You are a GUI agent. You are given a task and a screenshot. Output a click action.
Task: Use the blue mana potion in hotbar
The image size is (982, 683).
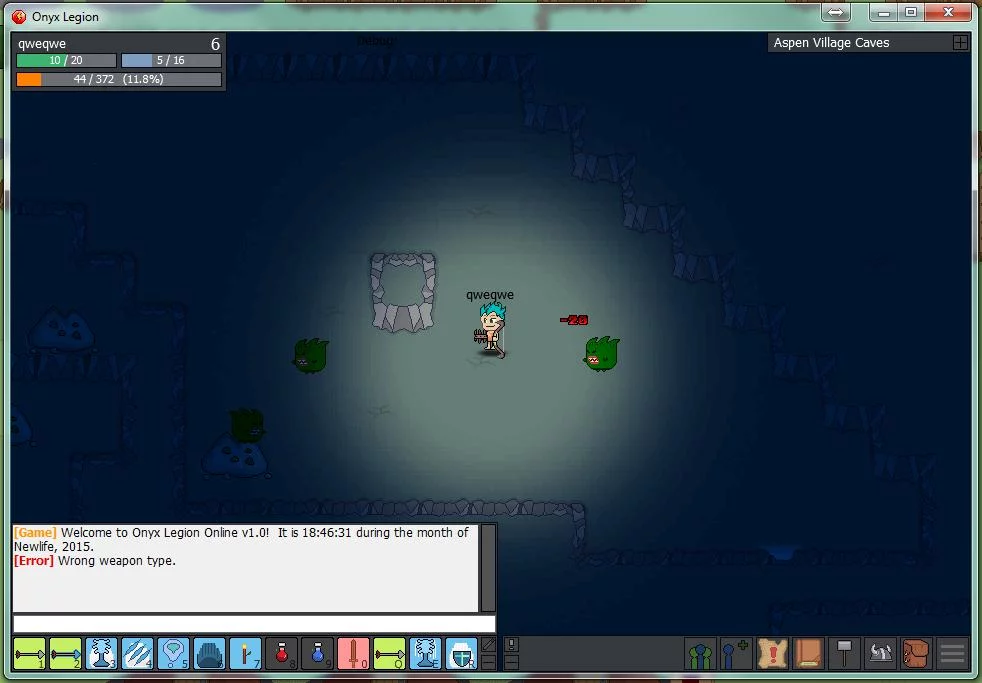[x=317, y=653]
